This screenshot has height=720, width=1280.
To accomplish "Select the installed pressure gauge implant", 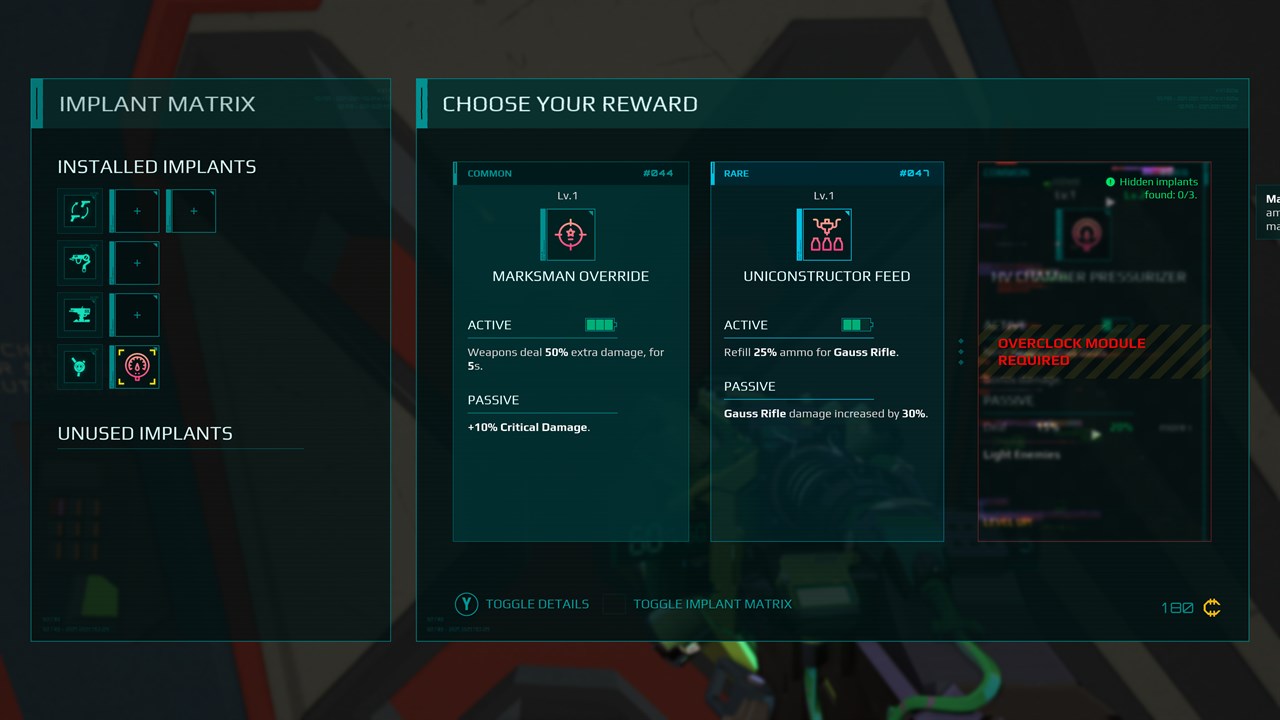I will 137,367.
